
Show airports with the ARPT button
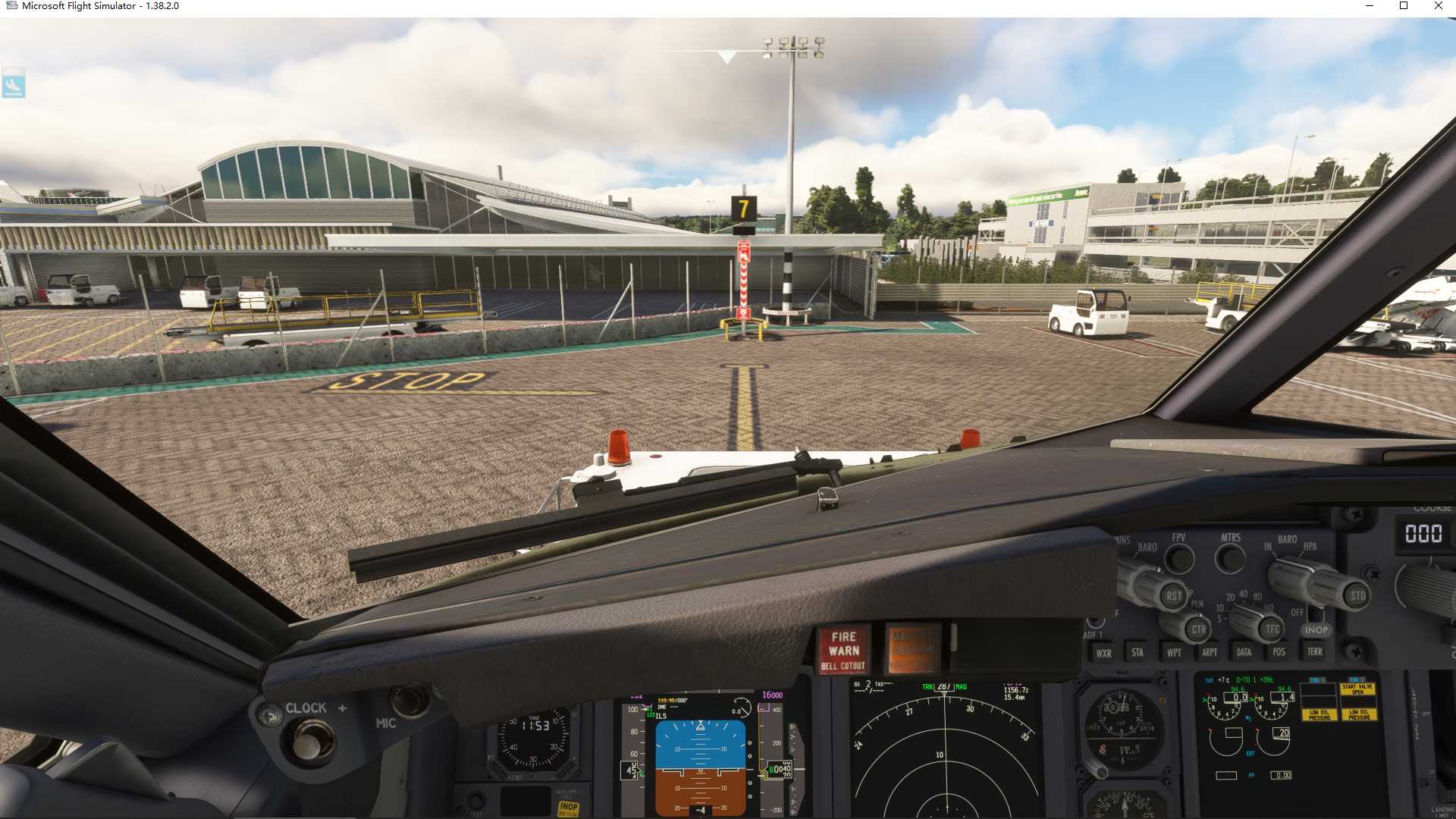tap(1210, 652)
